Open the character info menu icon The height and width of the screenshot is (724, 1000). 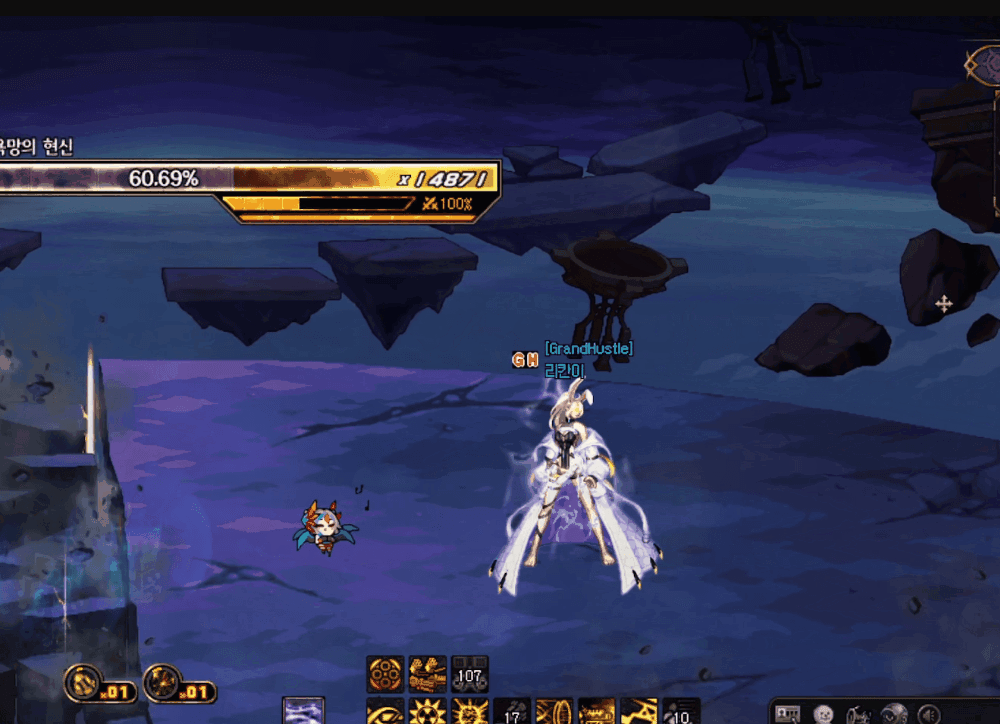[789, 714]
